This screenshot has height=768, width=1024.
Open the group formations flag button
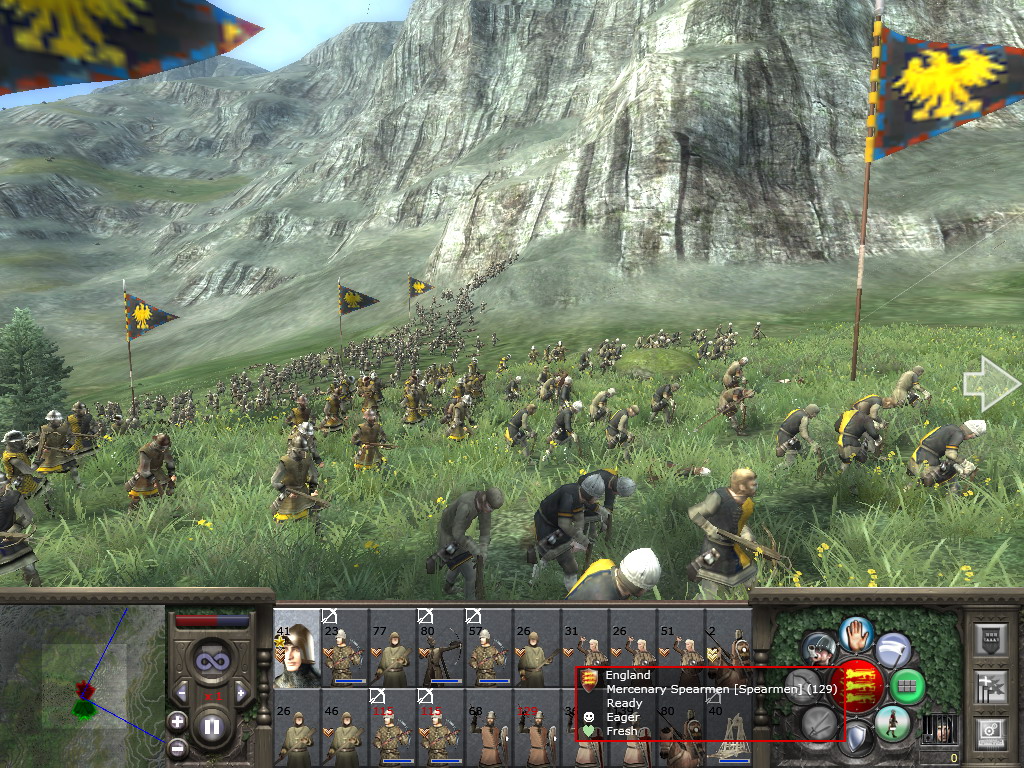[x=989, y=686]
